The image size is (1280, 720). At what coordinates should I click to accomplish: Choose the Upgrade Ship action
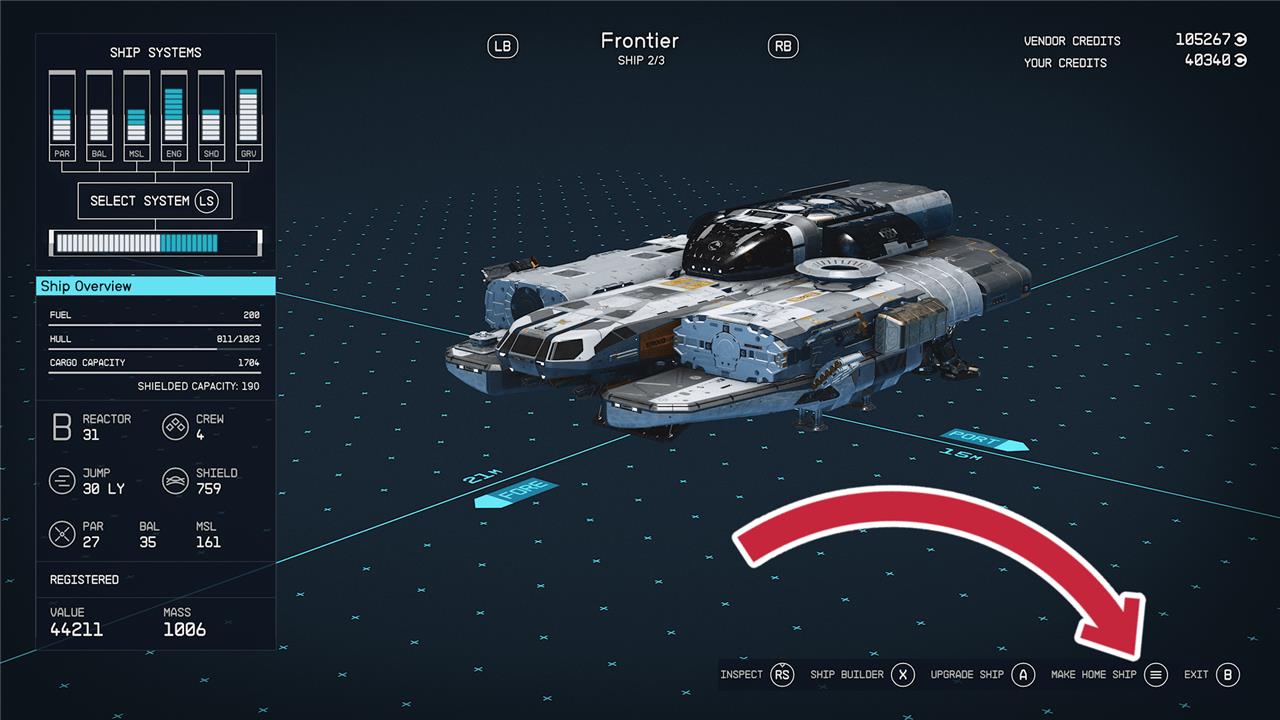tap(982, 675)
